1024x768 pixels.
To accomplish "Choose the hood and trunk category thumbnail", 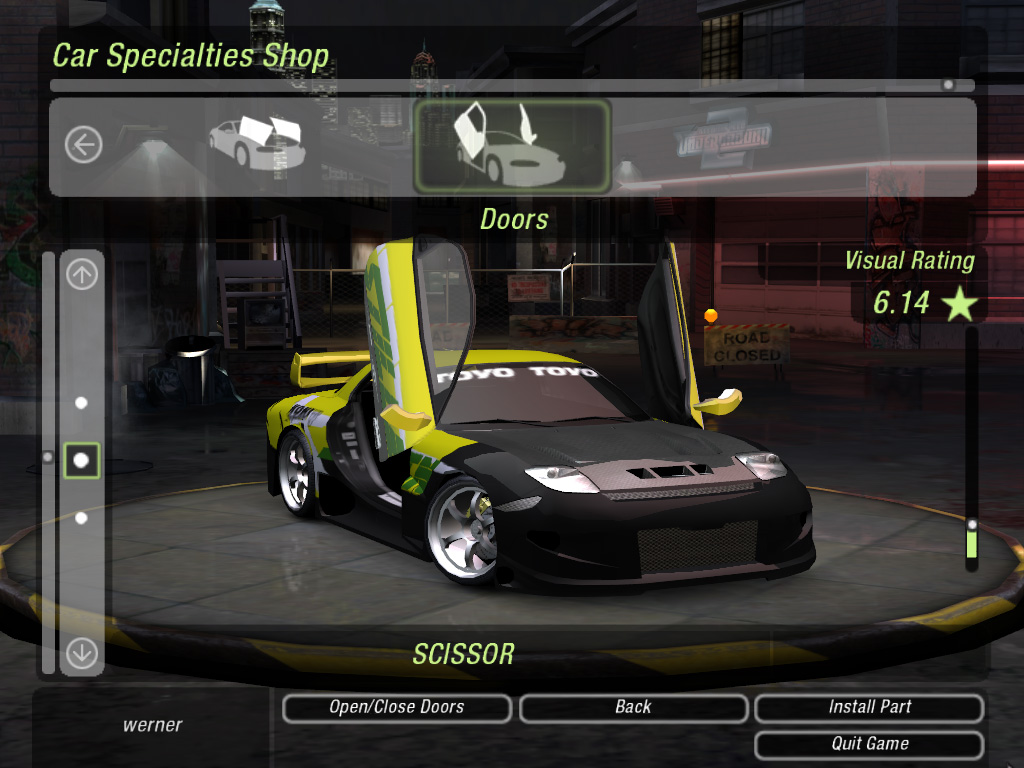I will (256, 144).
